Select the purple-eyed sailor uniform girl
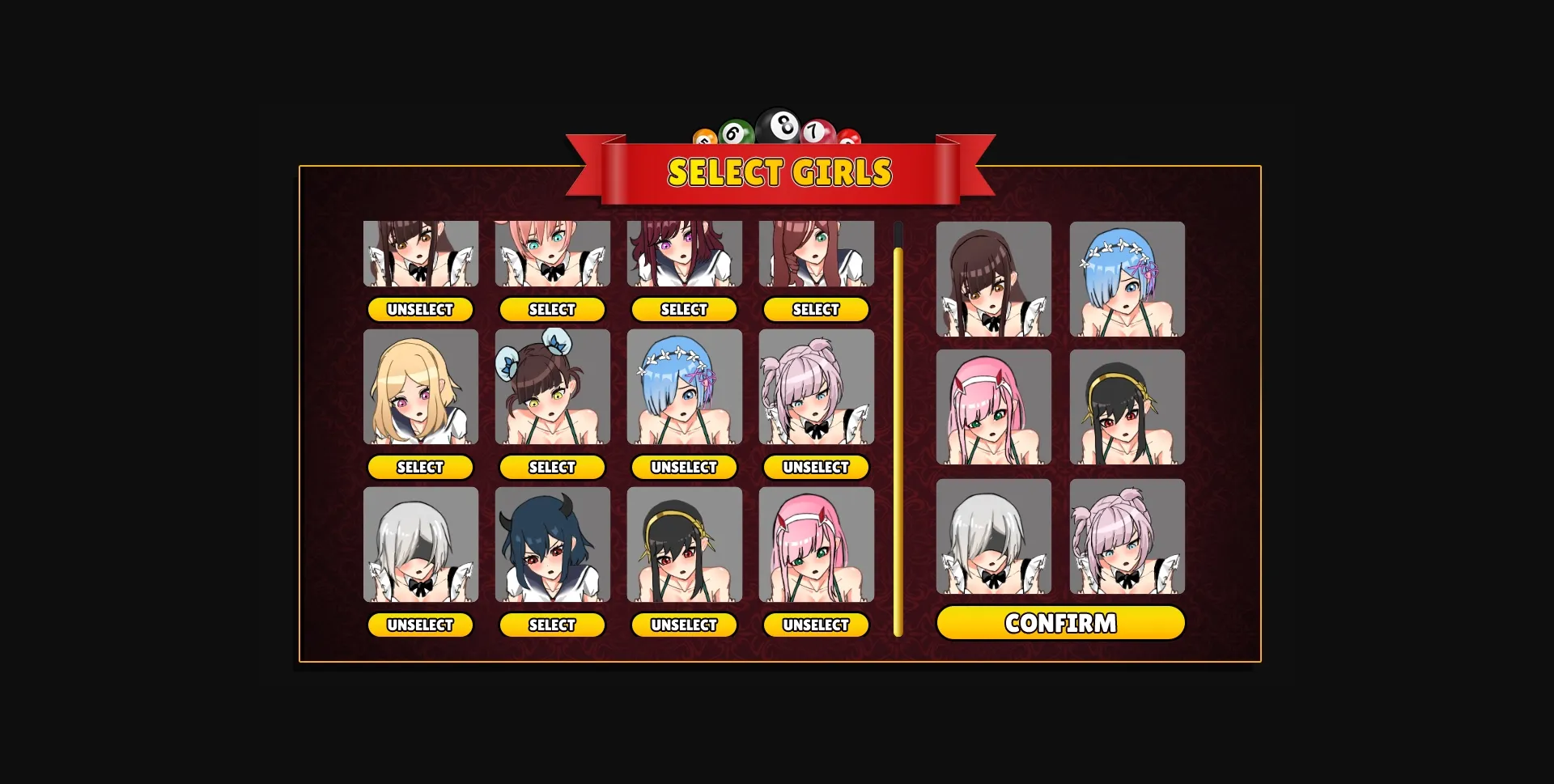 pos(684,309)
